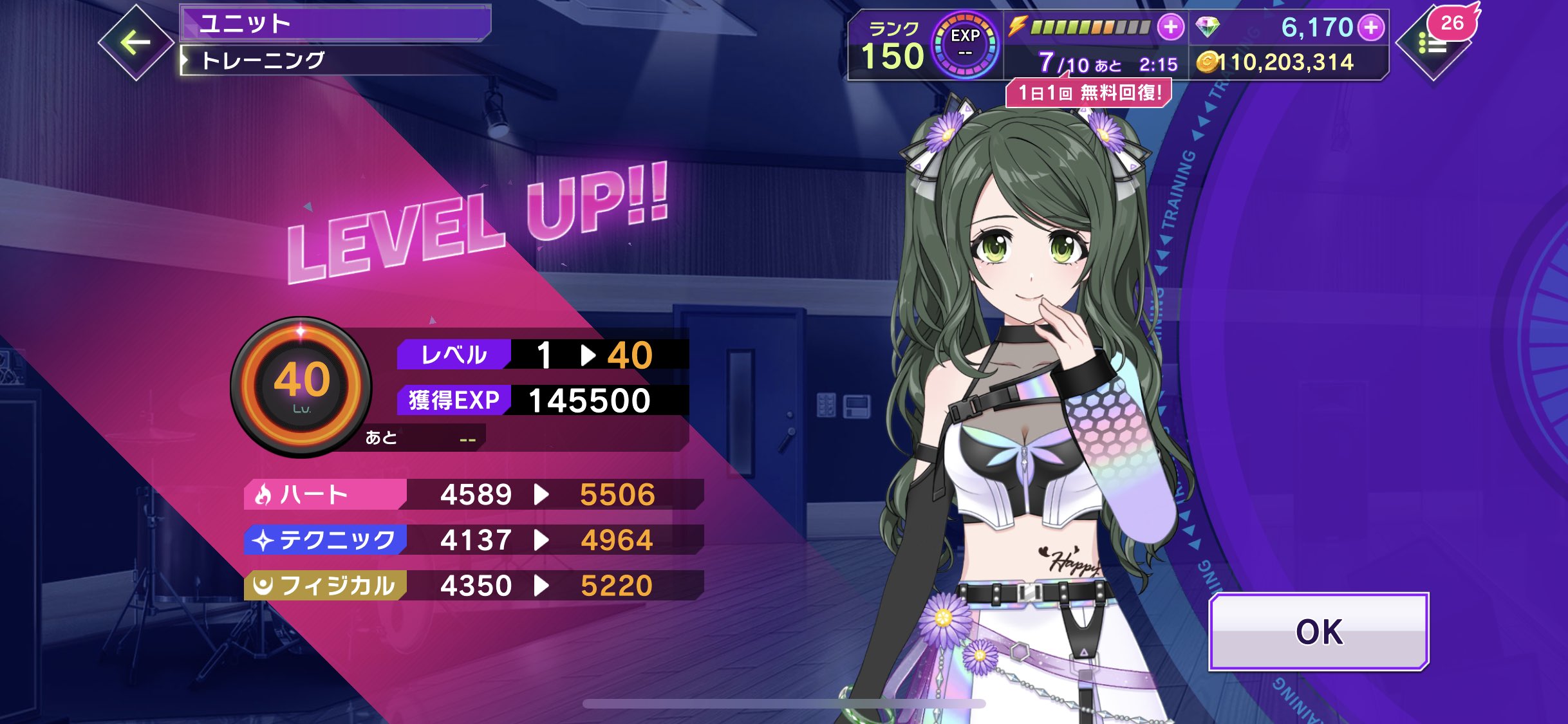Confirm the level up with OK

click(1318, 632)
